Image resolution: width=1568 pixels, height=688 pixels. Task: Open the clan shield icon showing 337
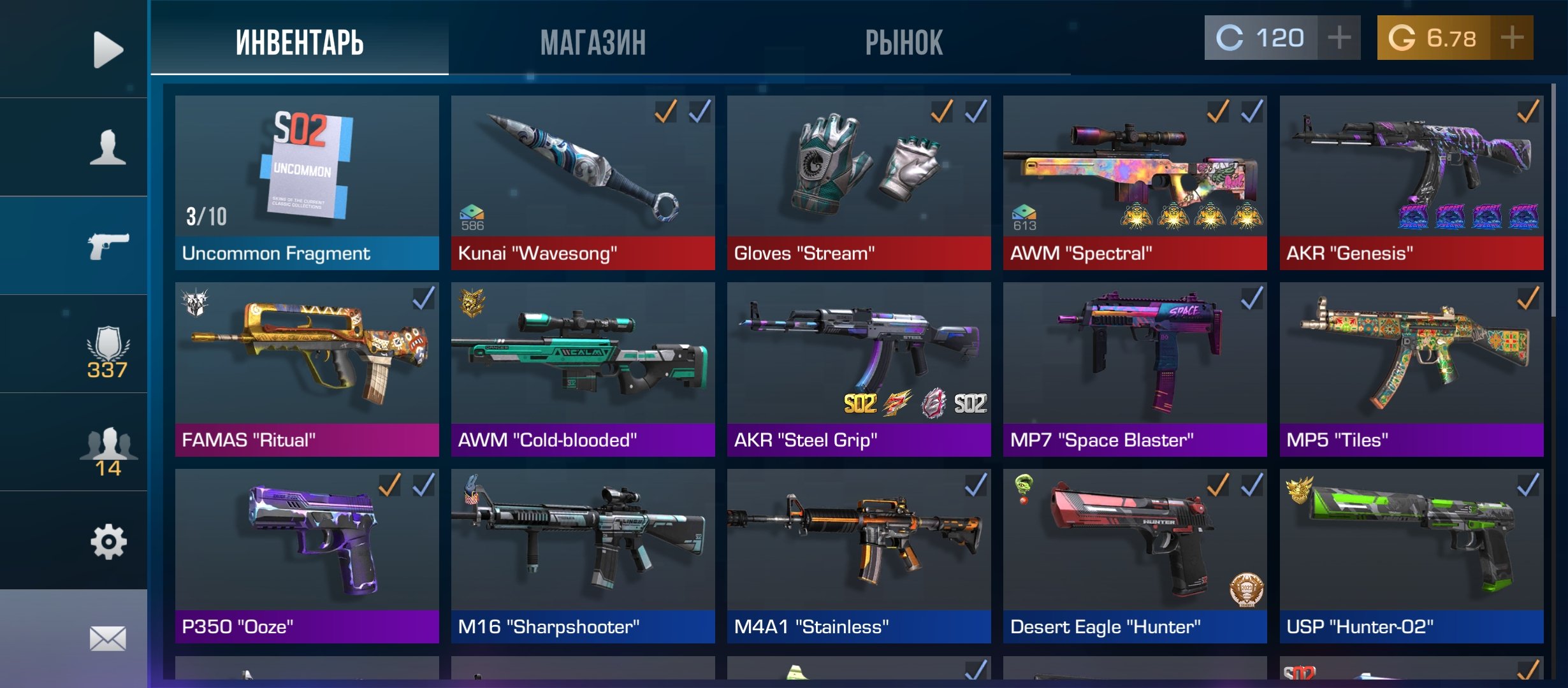[108, 351]
